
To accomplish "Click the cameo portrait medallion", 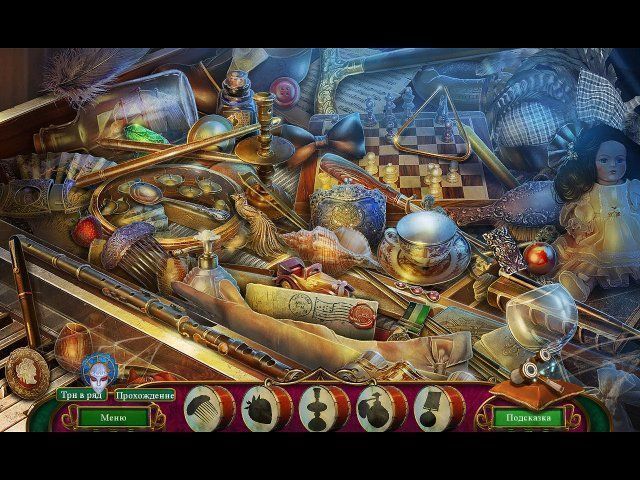I will point(28,374).
